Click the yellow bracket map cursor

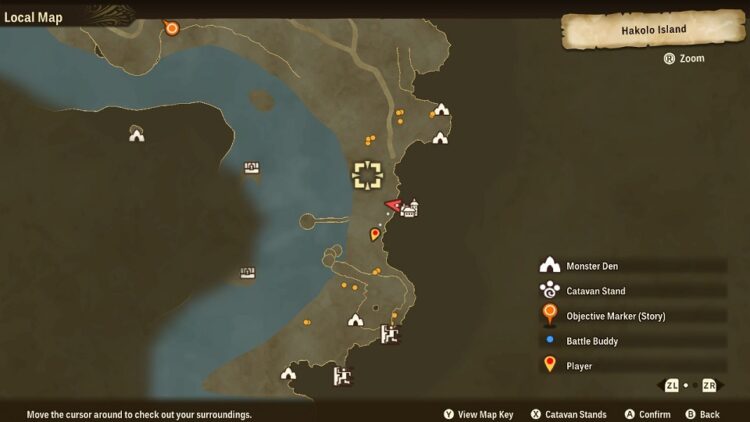point(368,176)
